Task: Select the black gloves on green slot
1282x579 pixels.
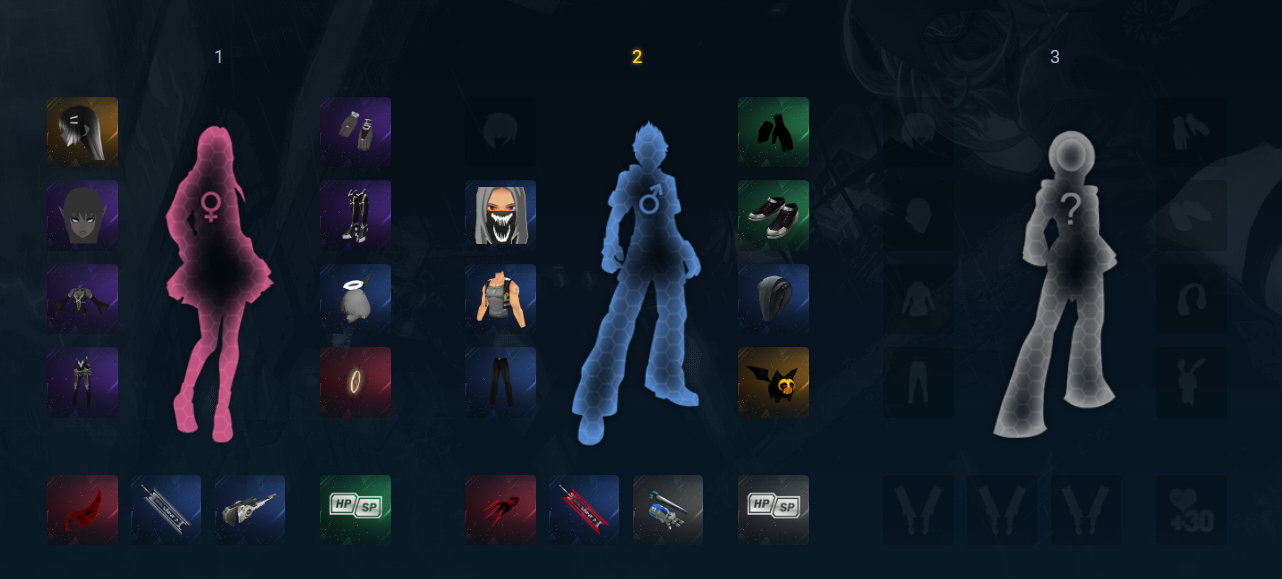Action: [x=773, y=132]
